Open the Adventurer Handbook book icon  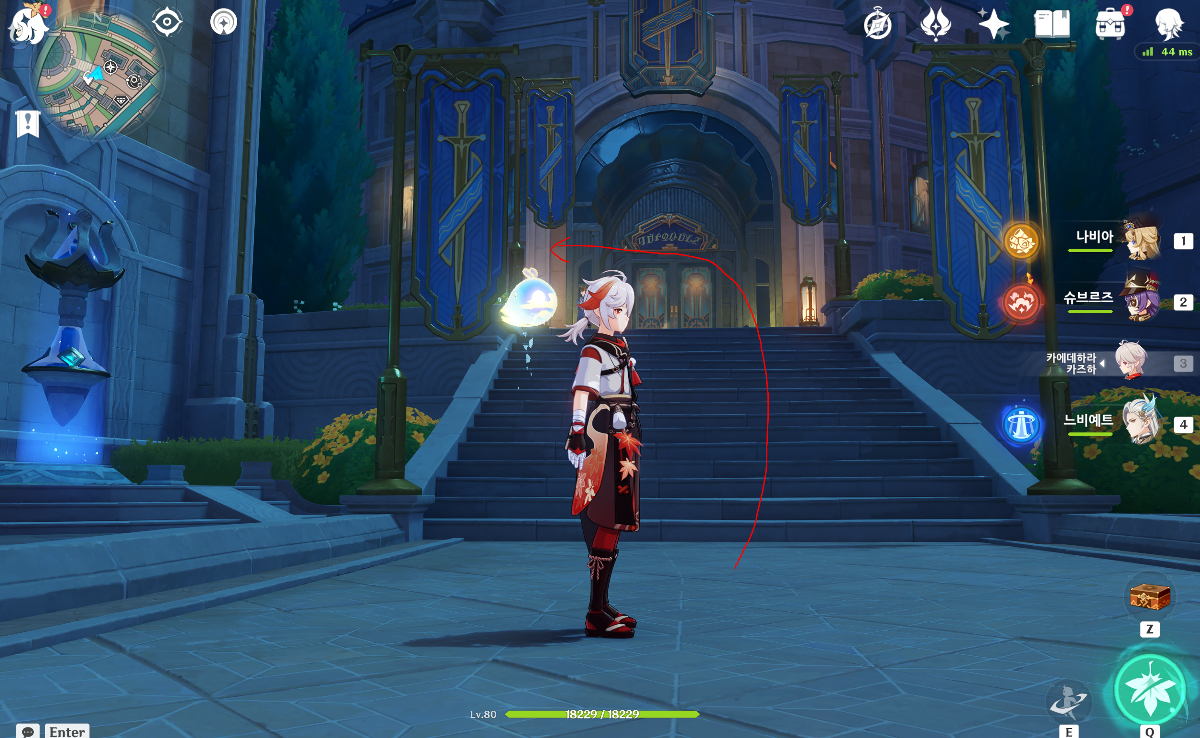pos(1051,23)
